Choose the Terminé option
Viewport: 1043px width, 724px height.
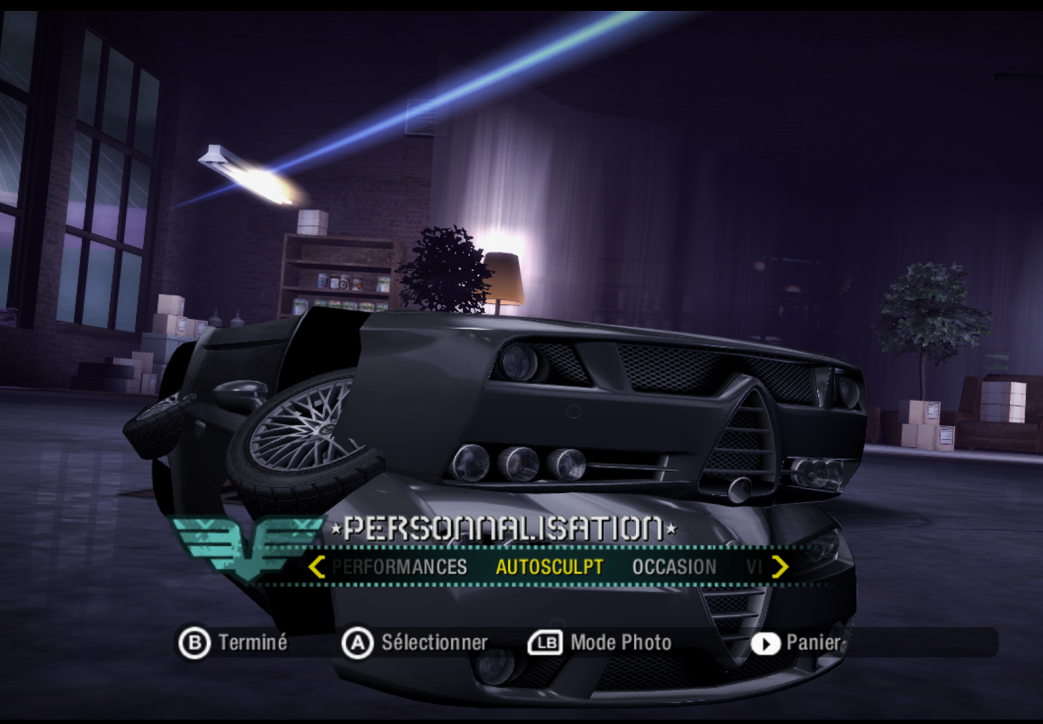point(234,643)
